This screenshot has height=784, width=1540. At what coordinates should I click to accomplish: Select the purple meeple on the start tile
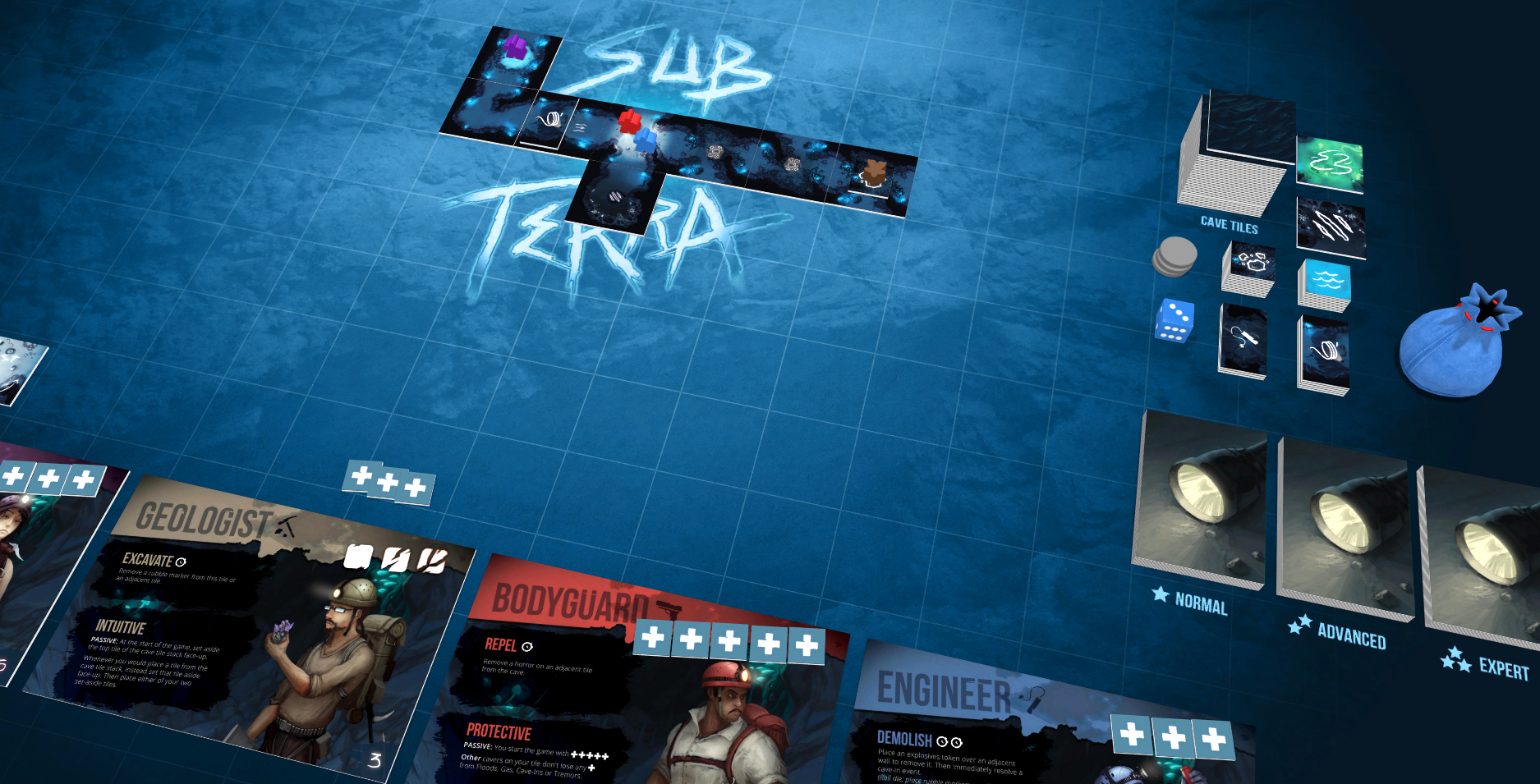click(x=515, y=47)
